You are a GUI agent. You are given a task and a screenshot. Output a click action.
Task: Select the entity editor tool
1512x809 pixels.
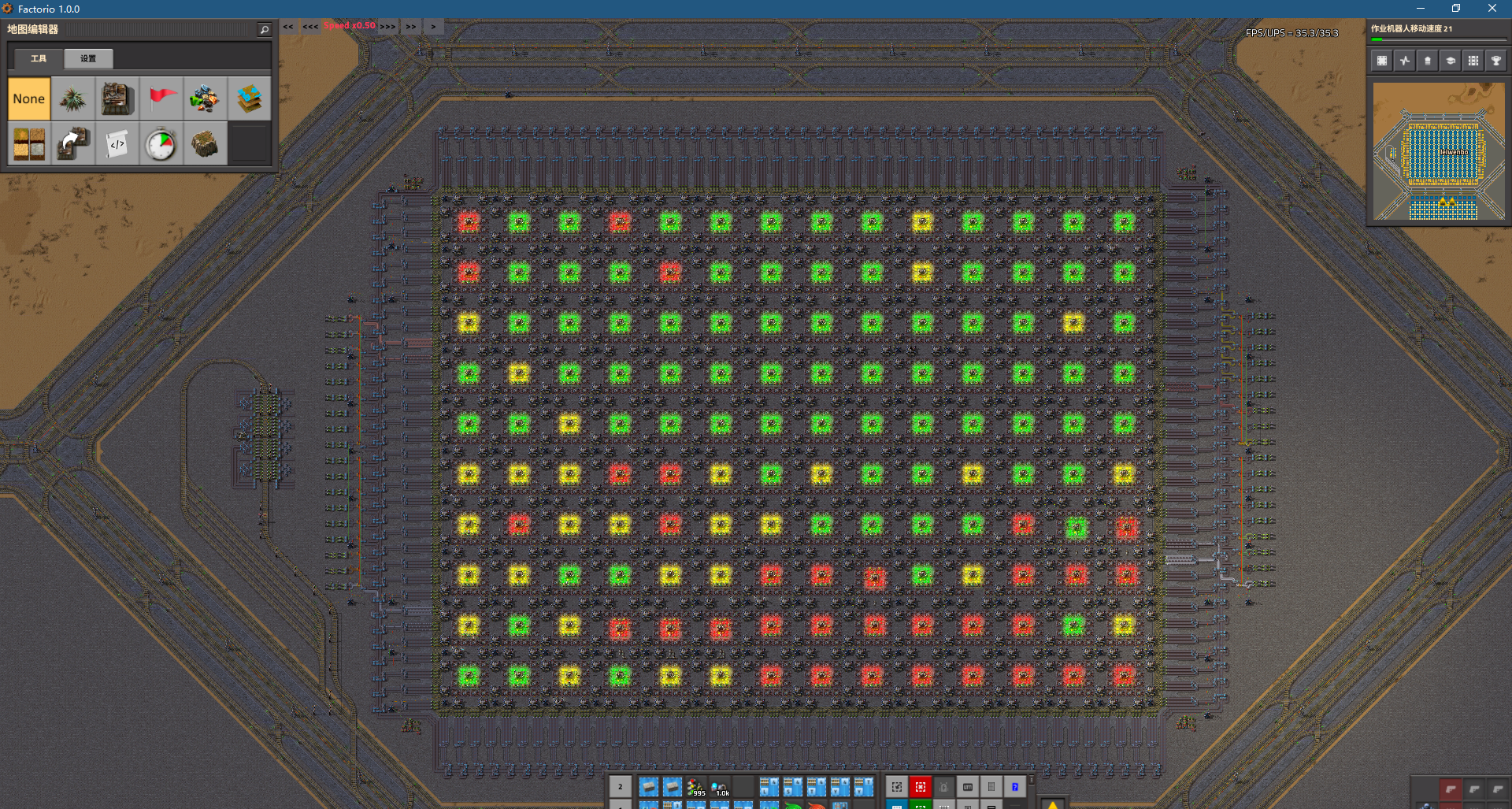117,98
